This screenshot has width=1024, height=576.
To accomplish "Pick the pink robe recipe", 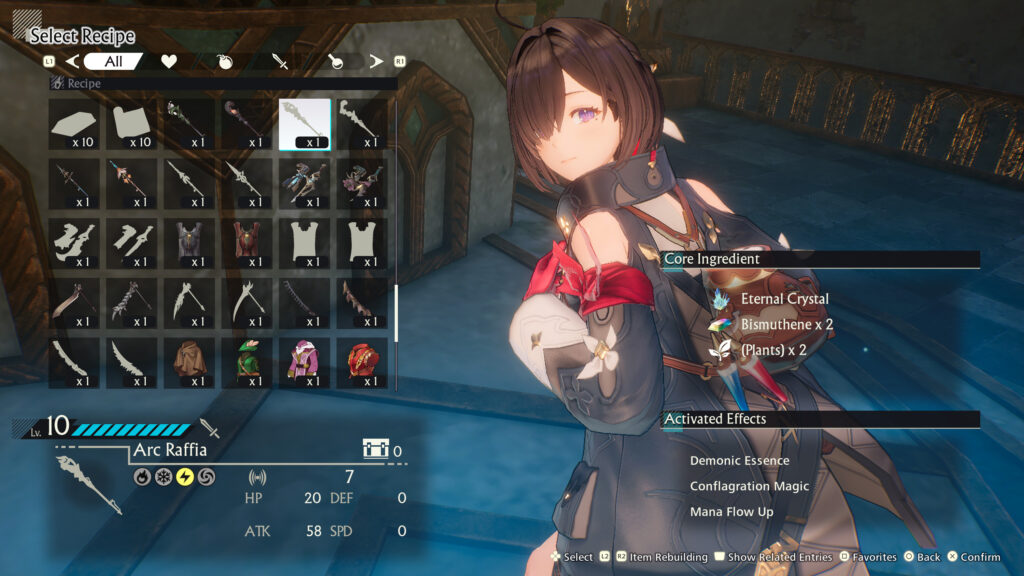I will coord(304,362).
